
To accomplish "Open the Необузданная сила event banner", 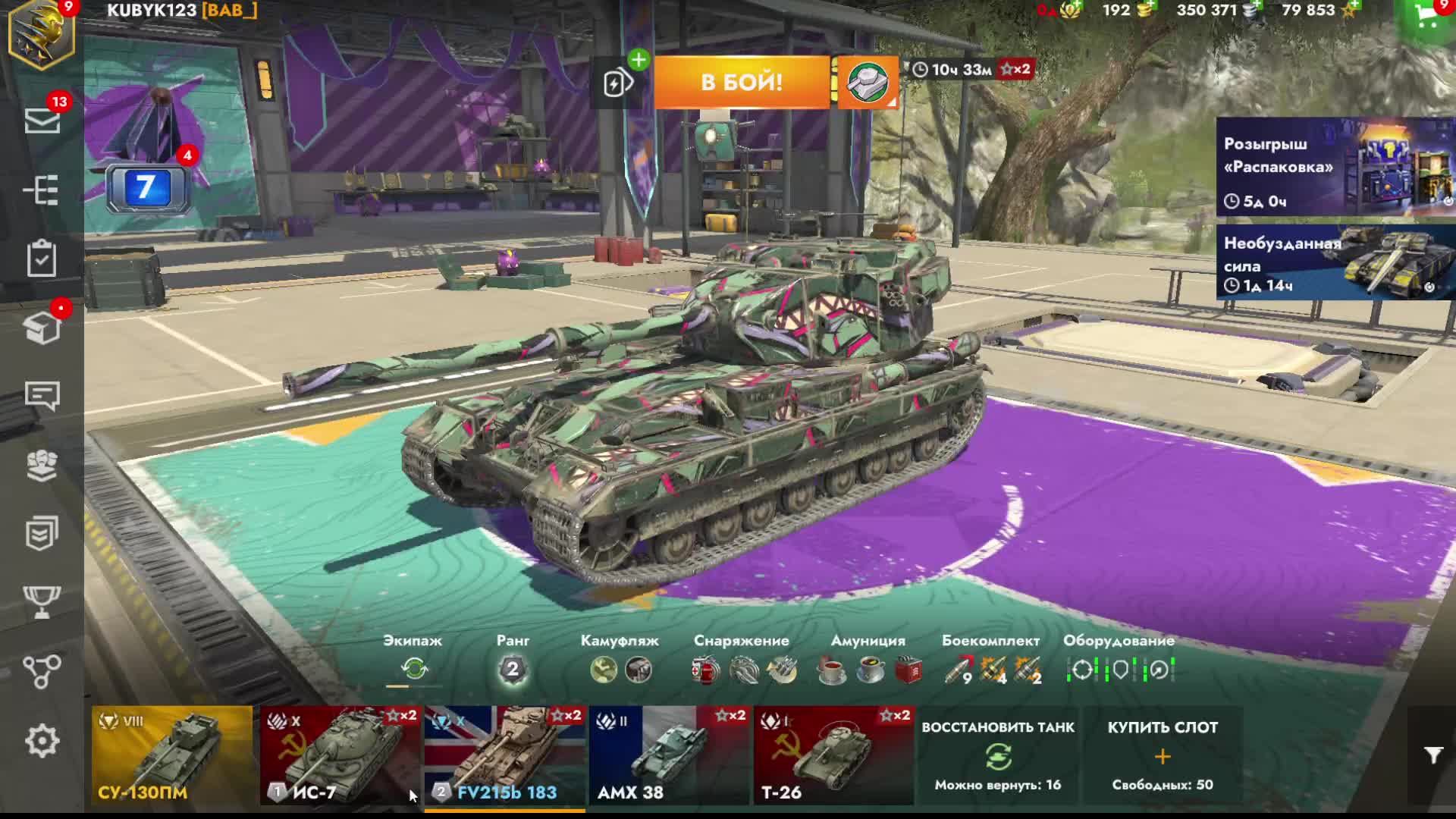I will point(1335,262).
